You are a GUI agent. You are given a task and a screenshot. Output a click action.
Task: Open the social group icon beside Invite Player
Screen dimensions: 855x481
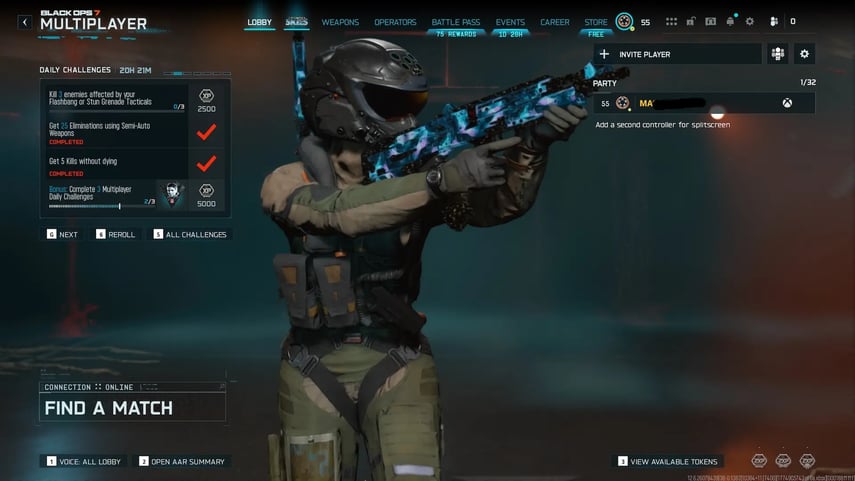(777, 54)
